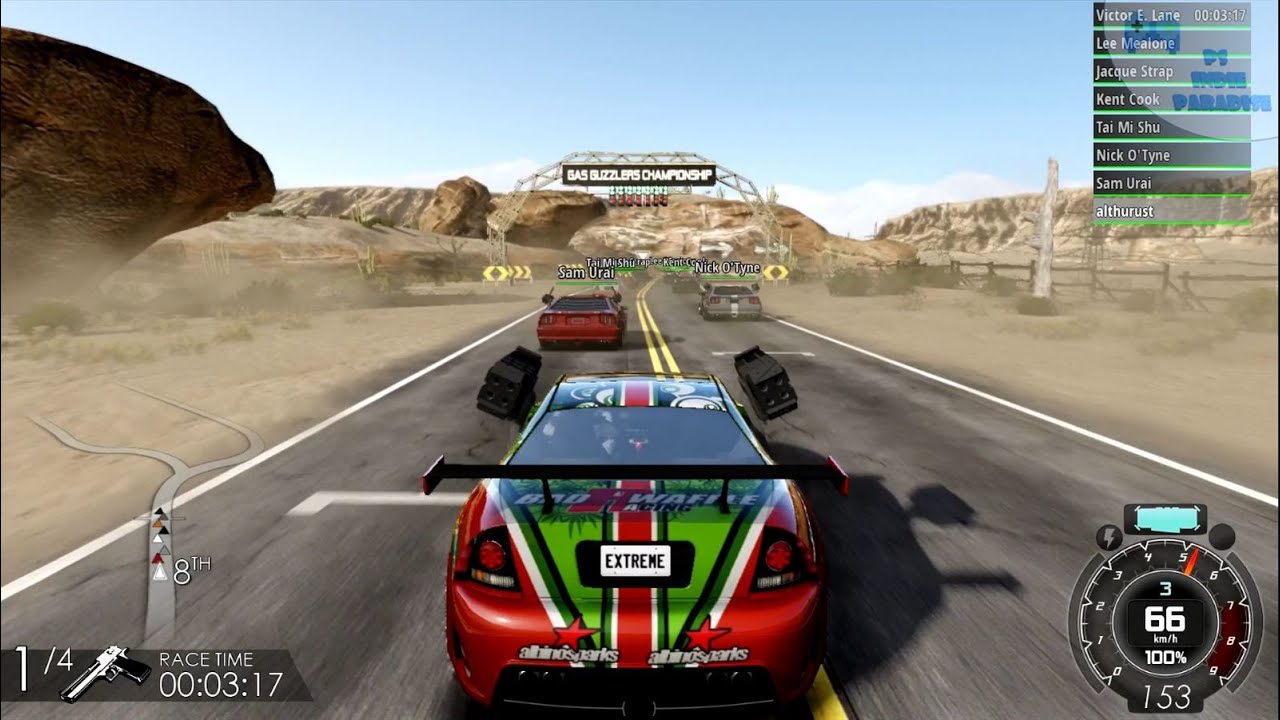Choose Lee Mealone's leaderboard row
Image resolution: width=1280 pixels, height=720 pixels.
pos(1170,44)
